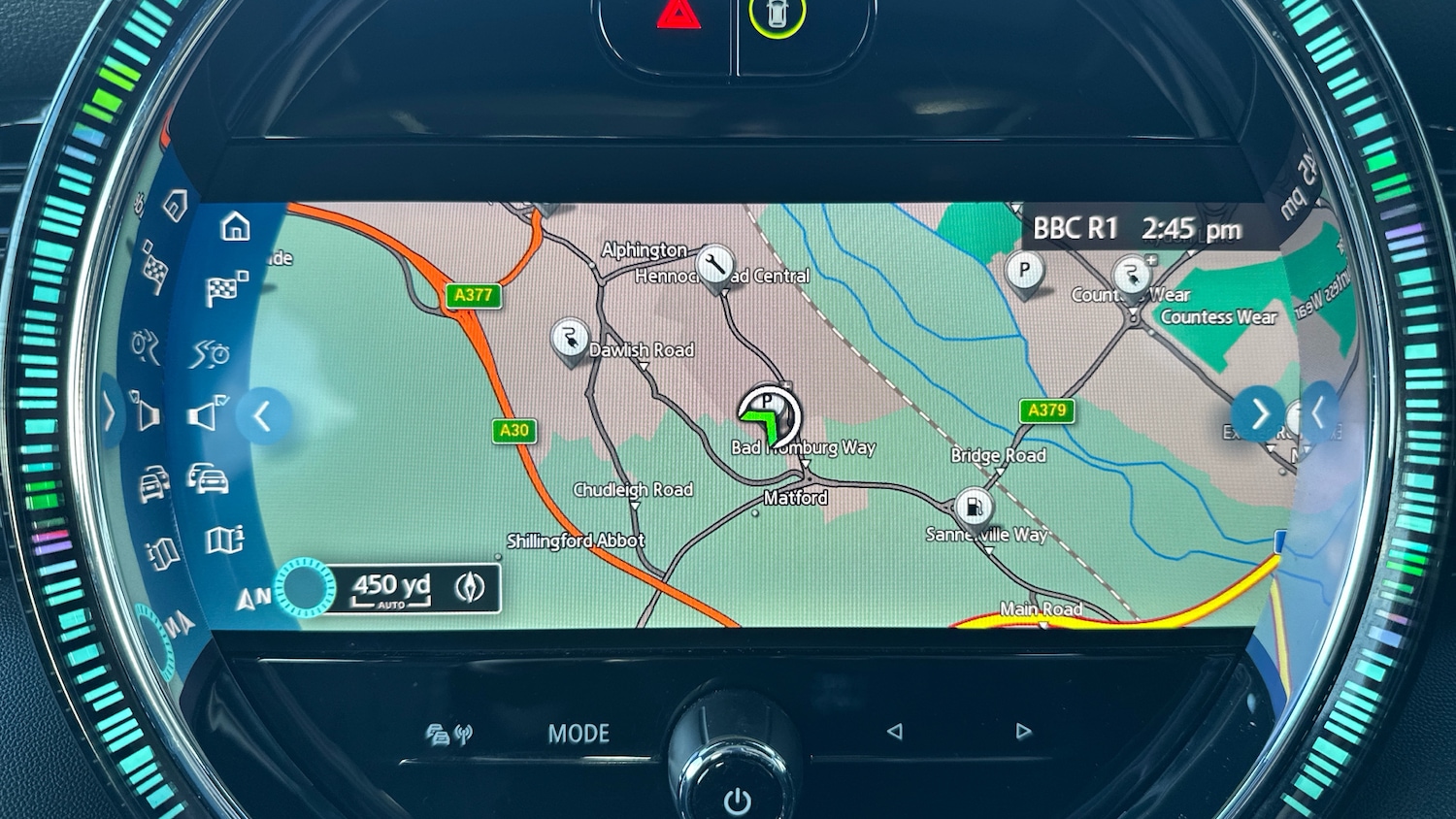This screenshot has width=1456, height=819.
Task: Click the blue right chevron button
Action: click(x=1259, y=414)
